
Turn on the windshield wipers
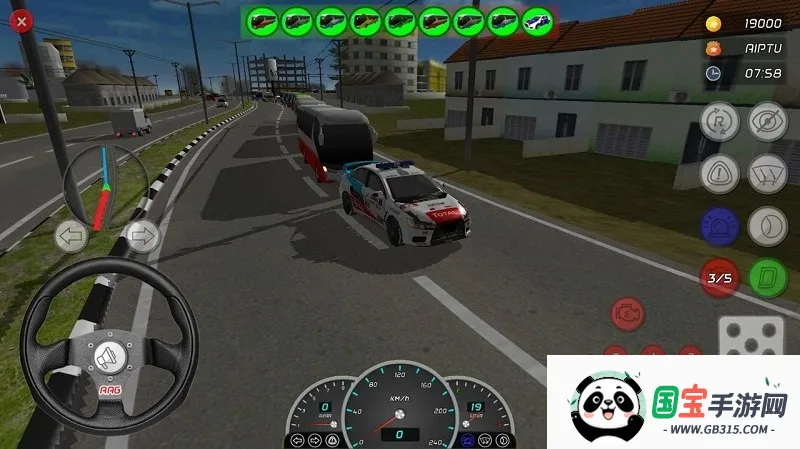coord(768,172)
